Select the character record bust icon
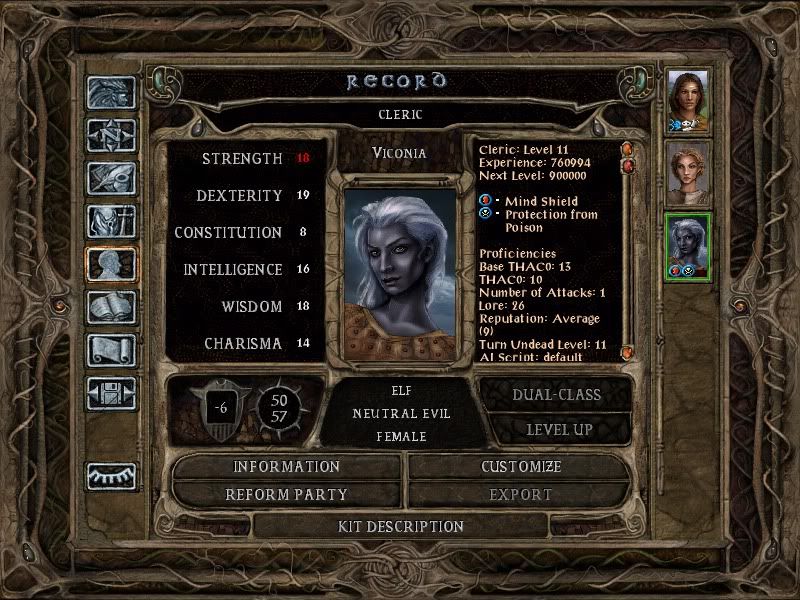Viewport: 800px width, 600px height. [111, 264]
